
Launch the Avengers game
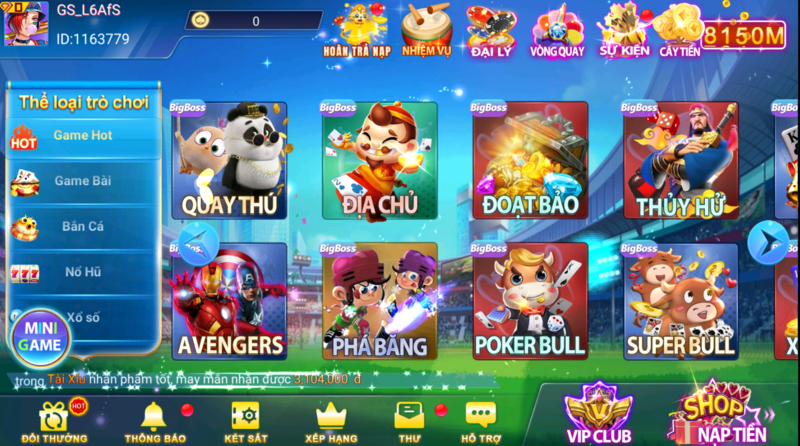pyautogui.click(x=229, y=301)
